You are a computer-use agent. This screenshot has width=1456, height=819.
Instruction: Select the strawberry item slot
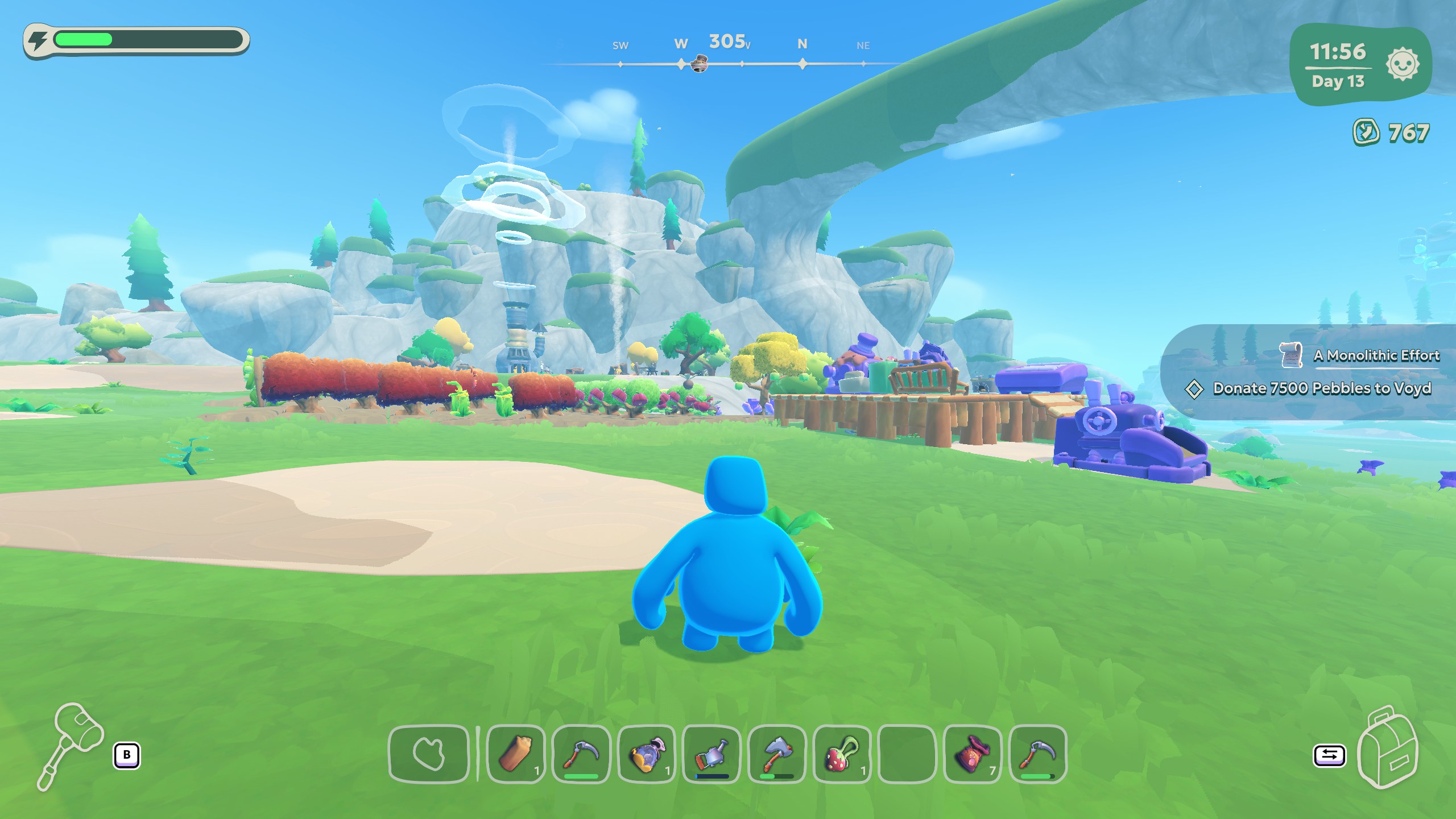pos(842,754)
